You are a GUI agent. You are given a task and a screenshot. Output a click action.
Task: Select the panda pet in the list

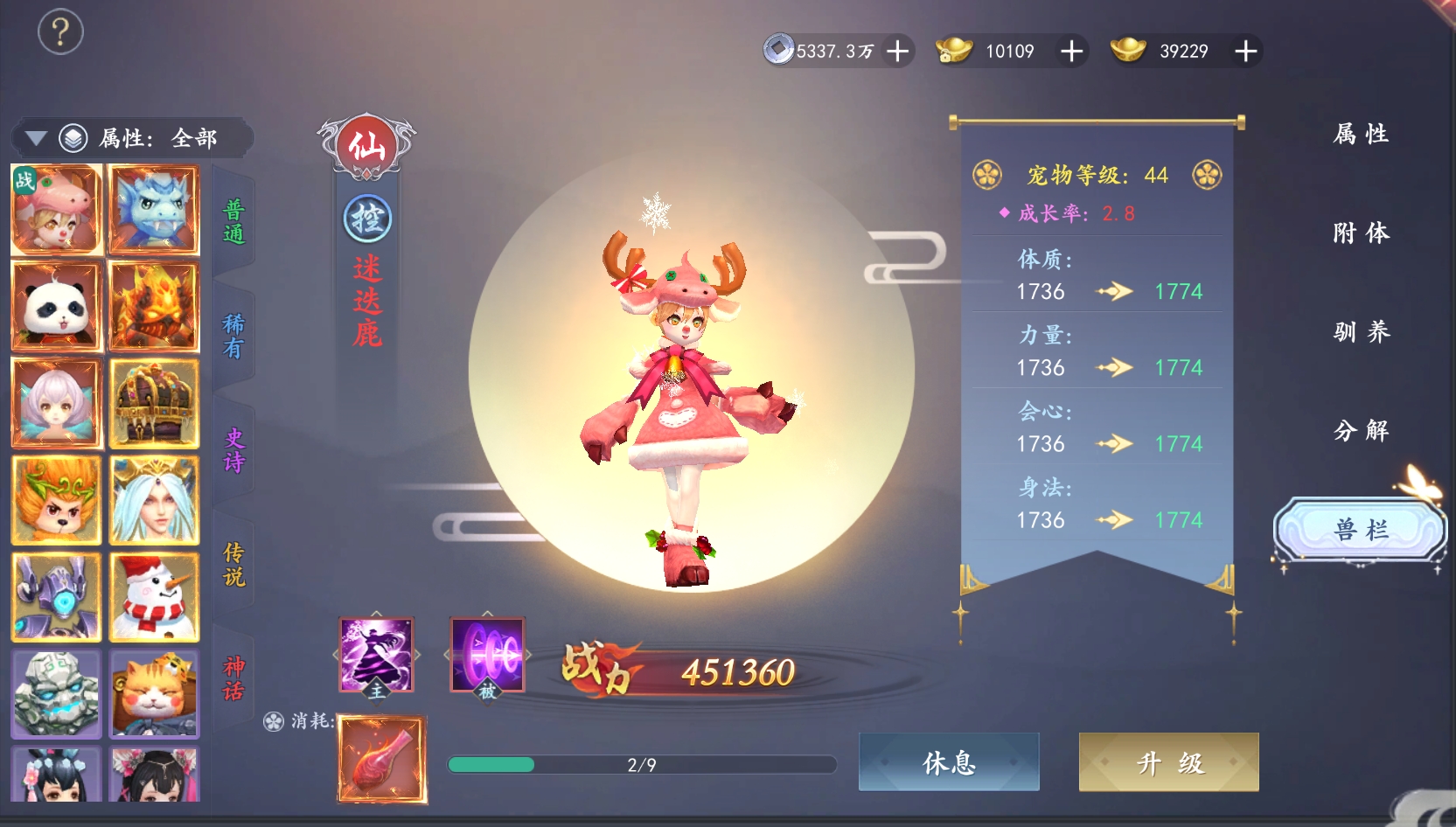[56, 306]
